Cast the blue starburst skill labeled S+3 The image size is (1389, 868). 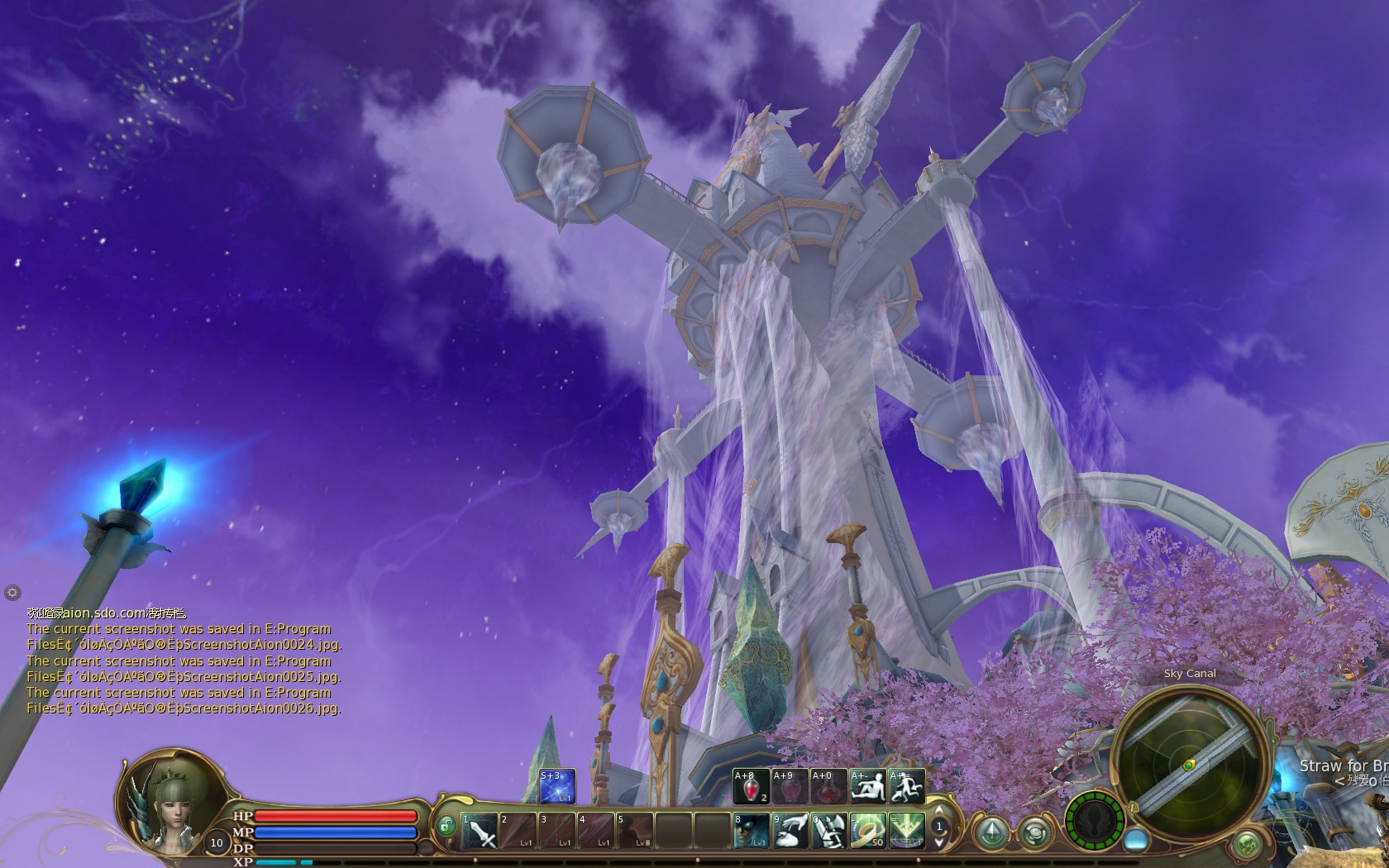pyautogui.click(x=556, y=786)
